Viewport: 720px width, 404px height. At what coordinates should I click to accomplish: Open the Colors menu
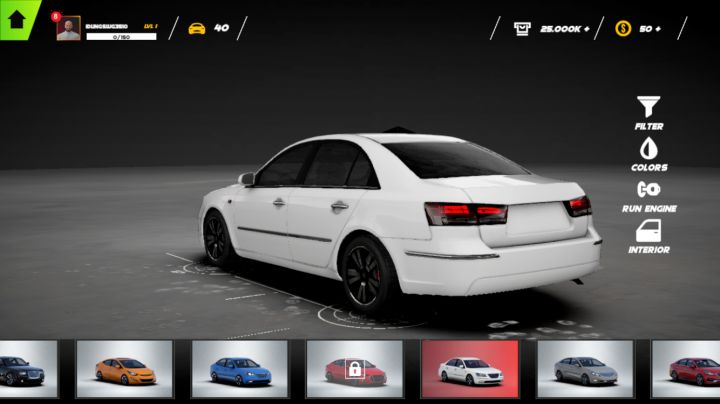649,153
